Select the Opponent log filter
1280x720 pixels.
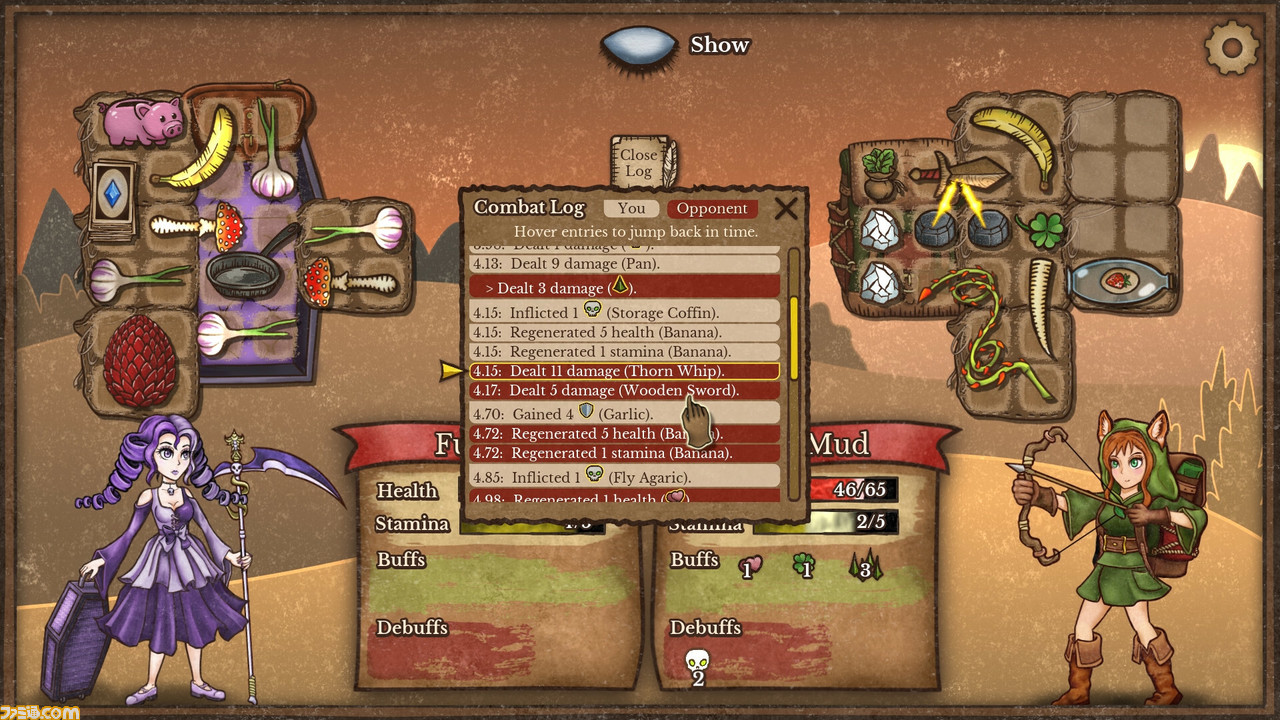point(712,209)
